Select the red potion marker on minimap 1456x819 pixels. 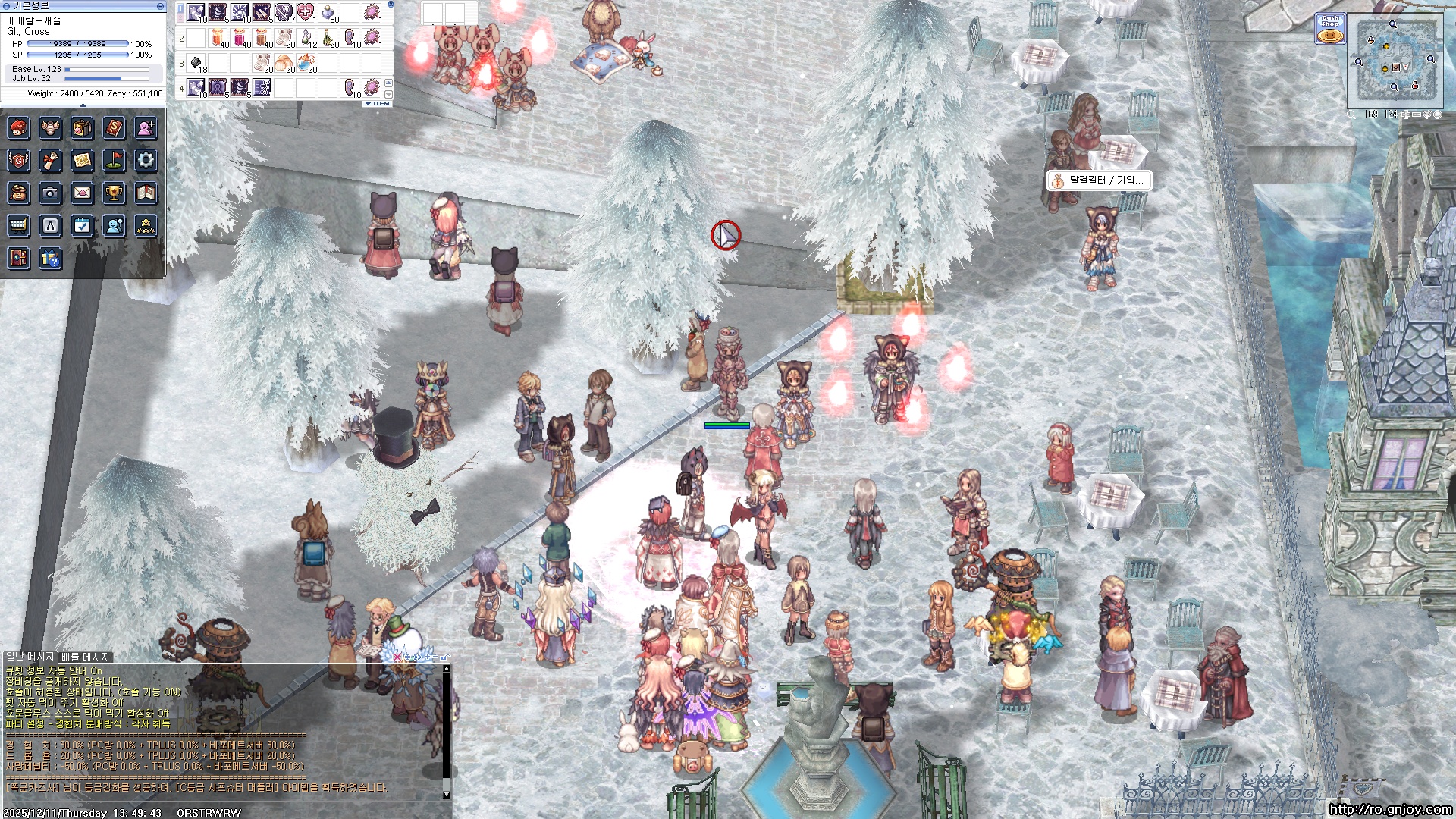(1414, 86)
